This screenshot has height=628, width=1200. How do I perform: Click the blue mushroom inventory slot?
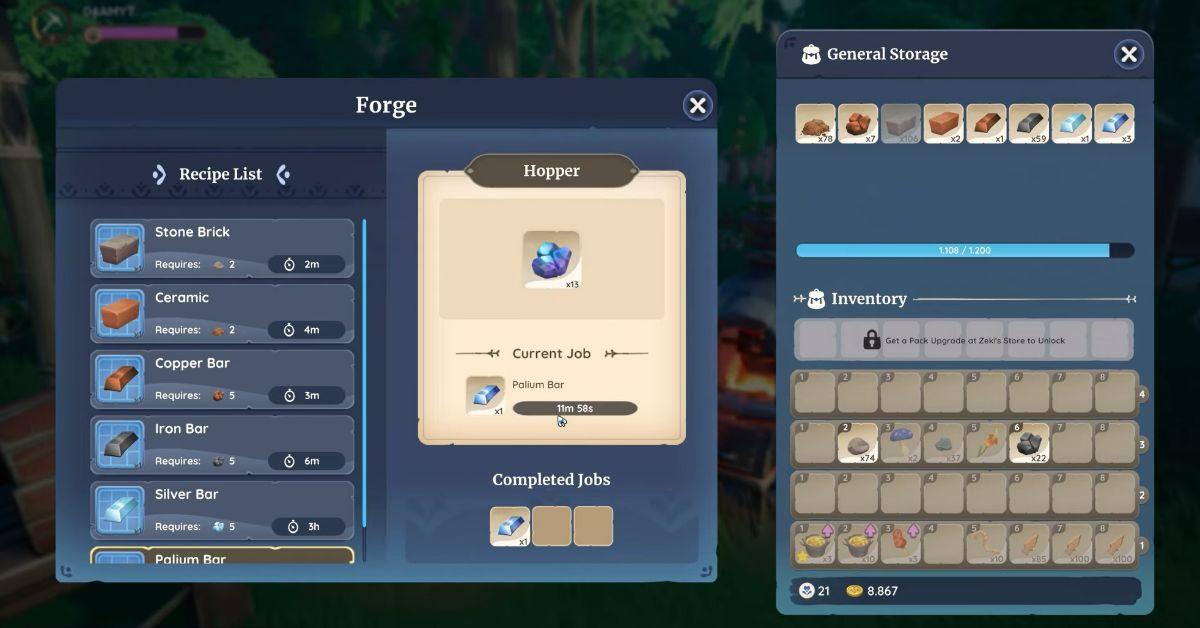pos(901,443)
